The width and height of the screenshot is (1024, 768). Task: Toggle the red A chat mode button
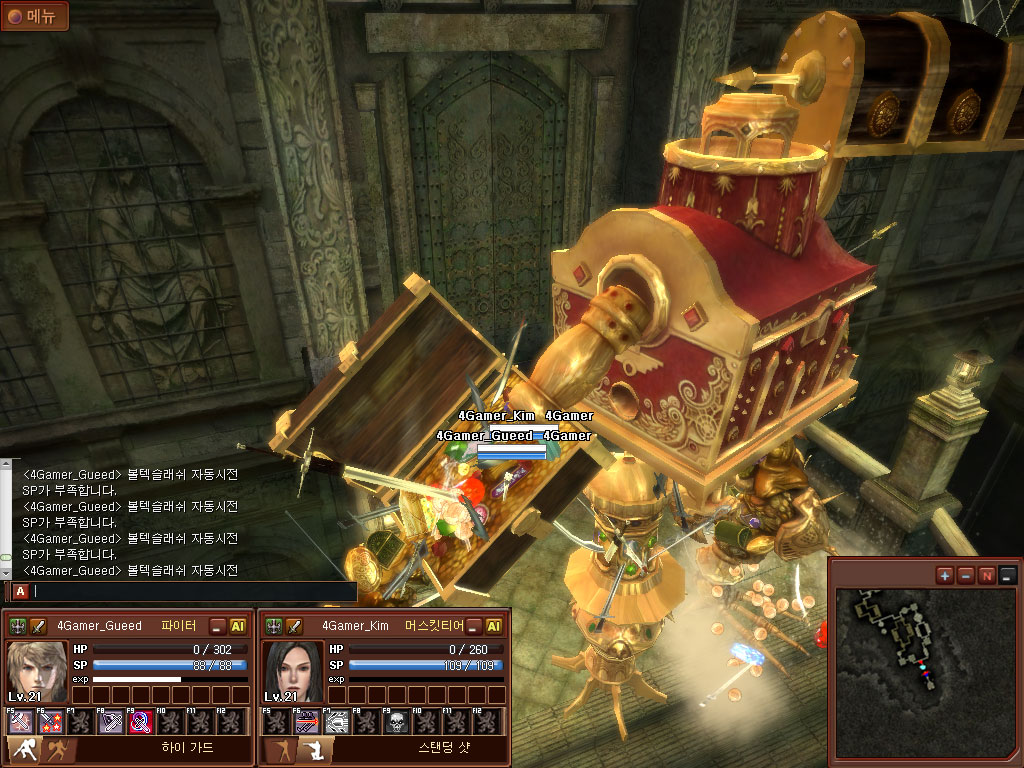[20, 591]
